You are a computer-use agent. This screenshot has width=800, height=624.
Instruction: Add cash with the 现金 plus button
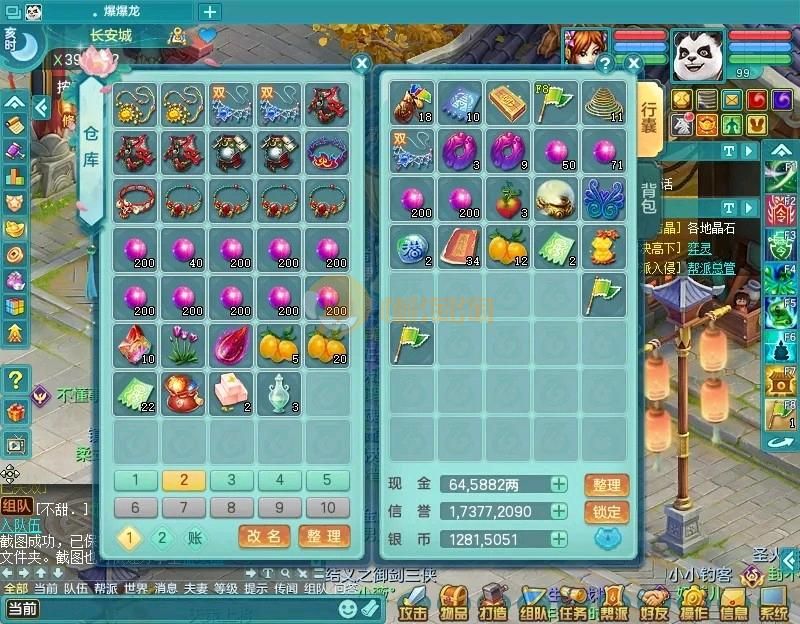click(558, 485)
